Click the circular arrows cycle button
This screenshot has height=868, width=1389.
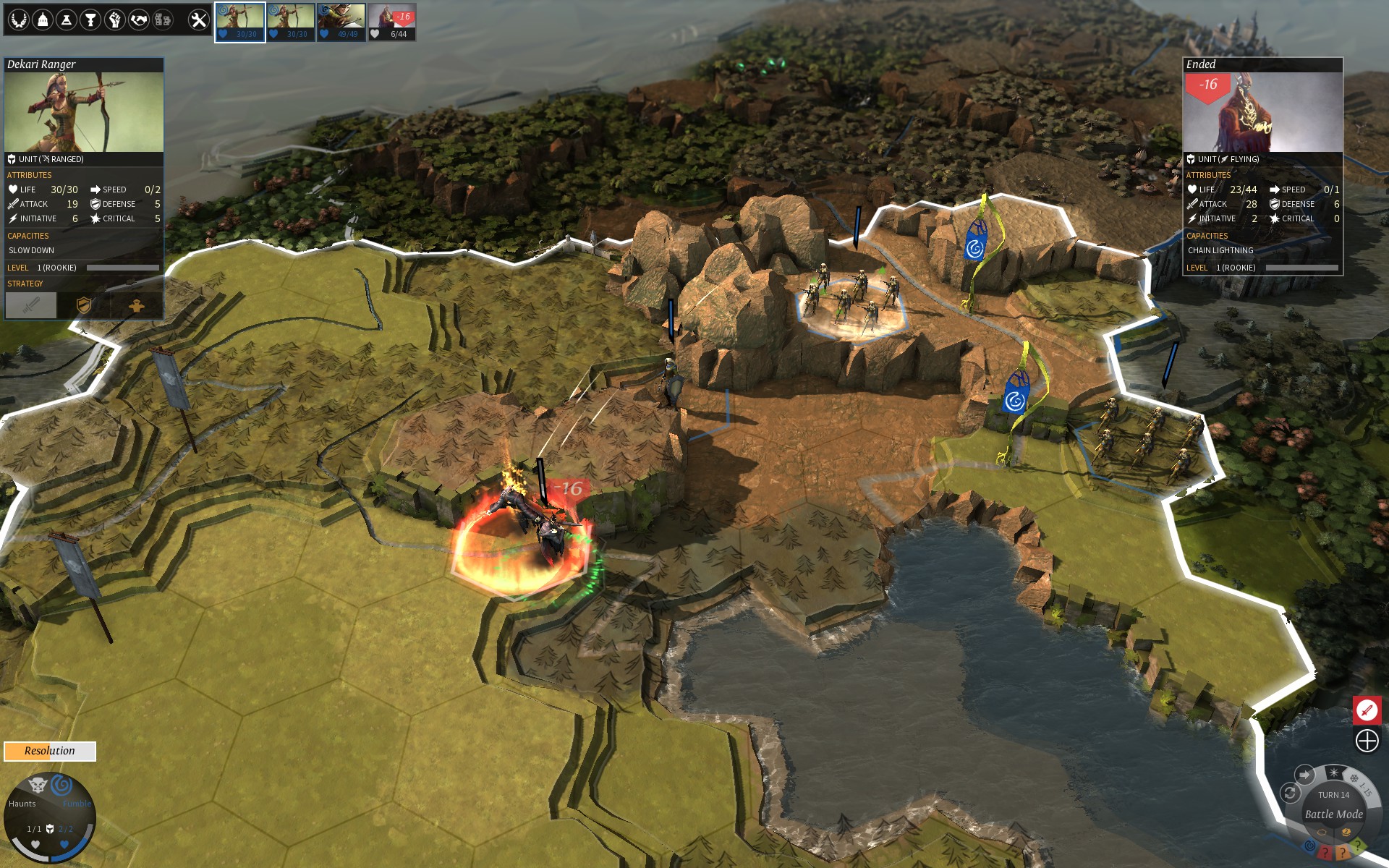pyautogui.click(x=1290, y=793)
